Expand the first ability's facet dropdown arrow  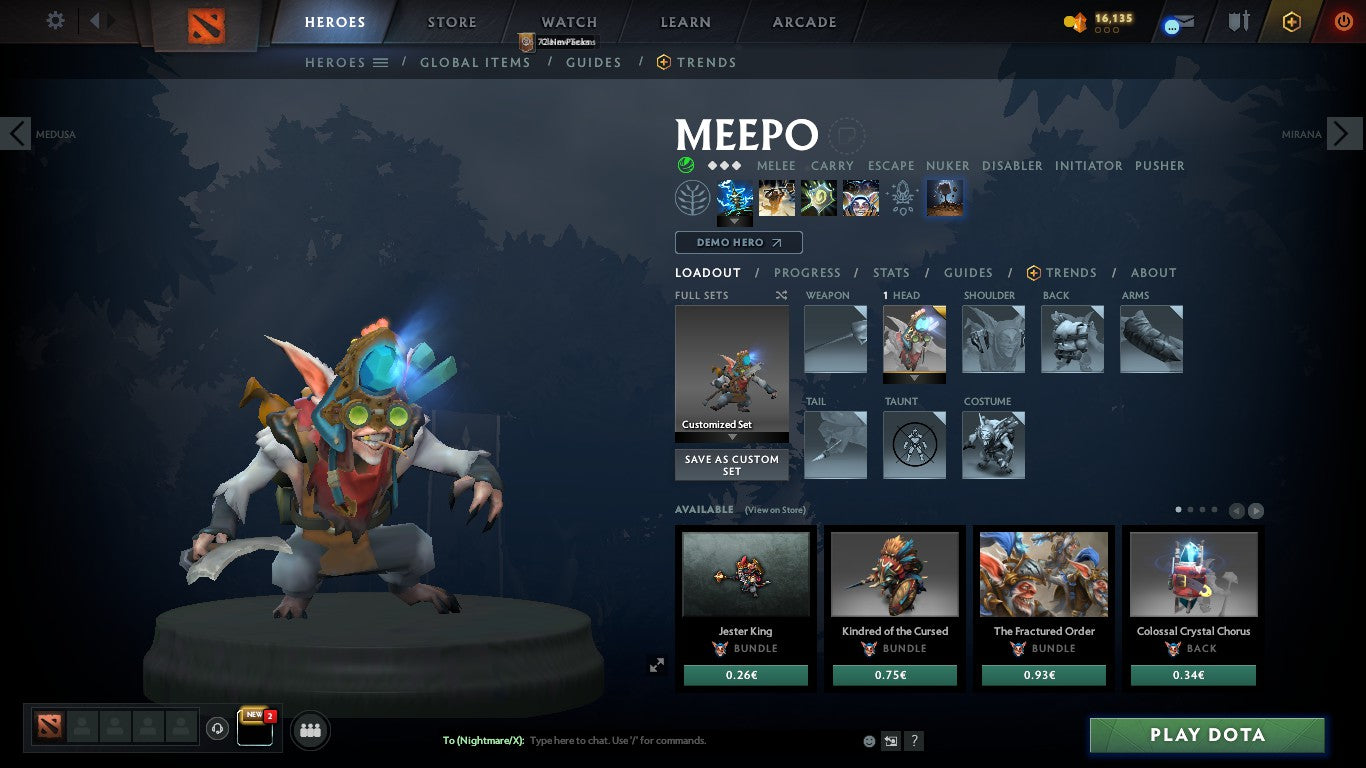[x=733, y=220]
